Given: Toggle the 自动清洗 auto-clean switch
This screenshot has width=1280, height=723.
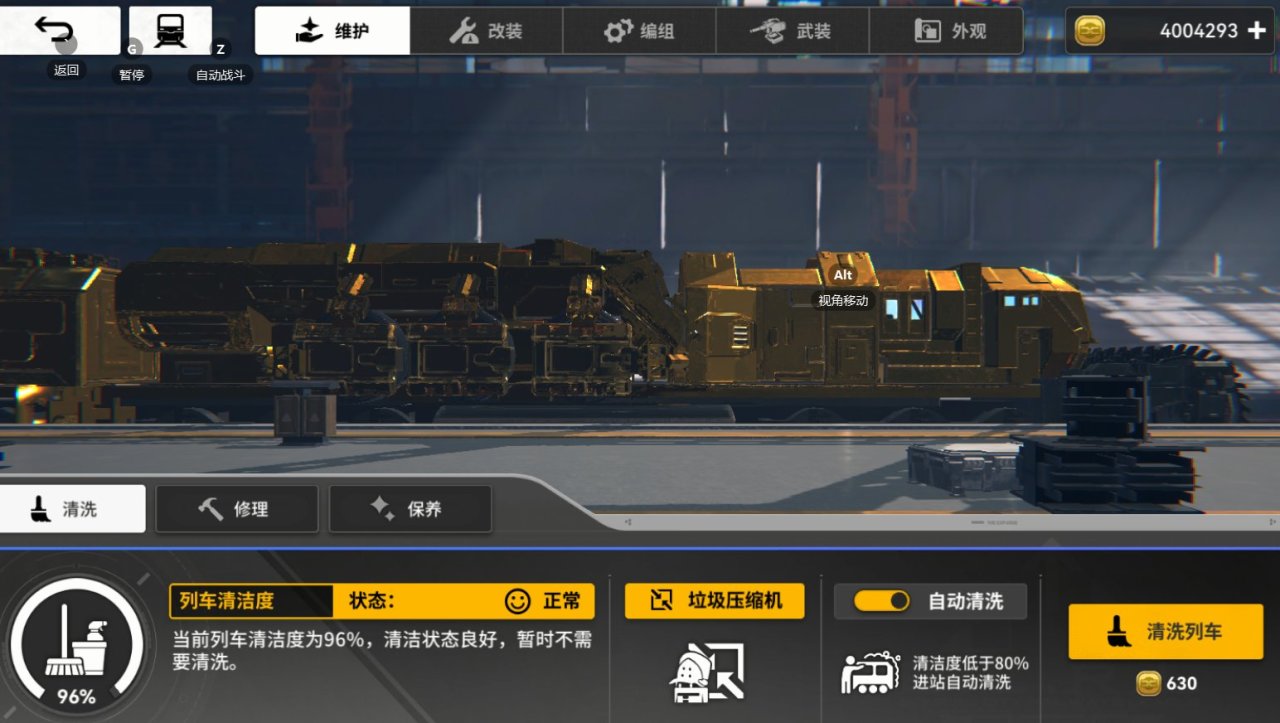Looking at the screenshot, I should pos(879,601).
